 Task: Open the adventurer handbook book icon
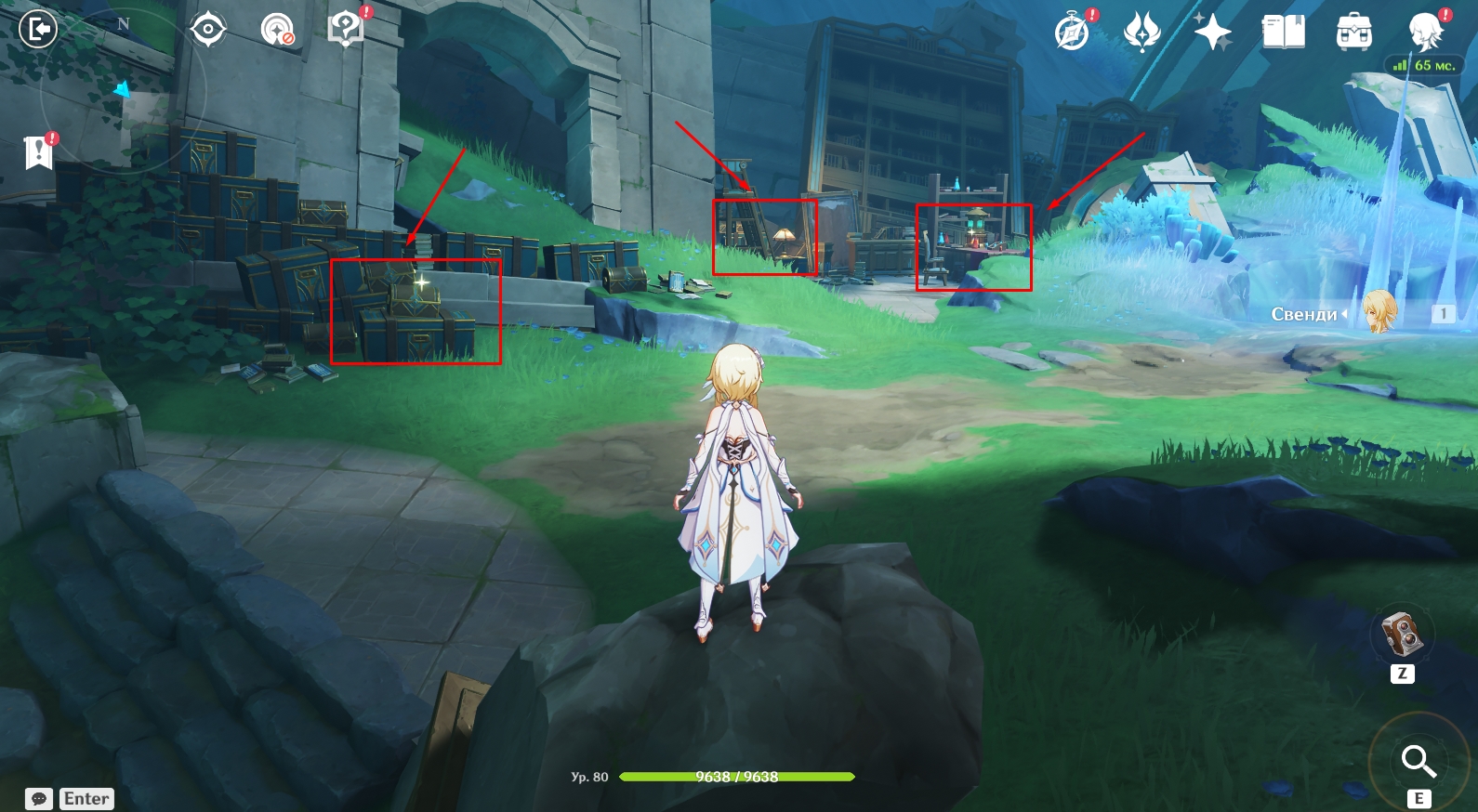pyautogui.click(x=1283, y=33)
